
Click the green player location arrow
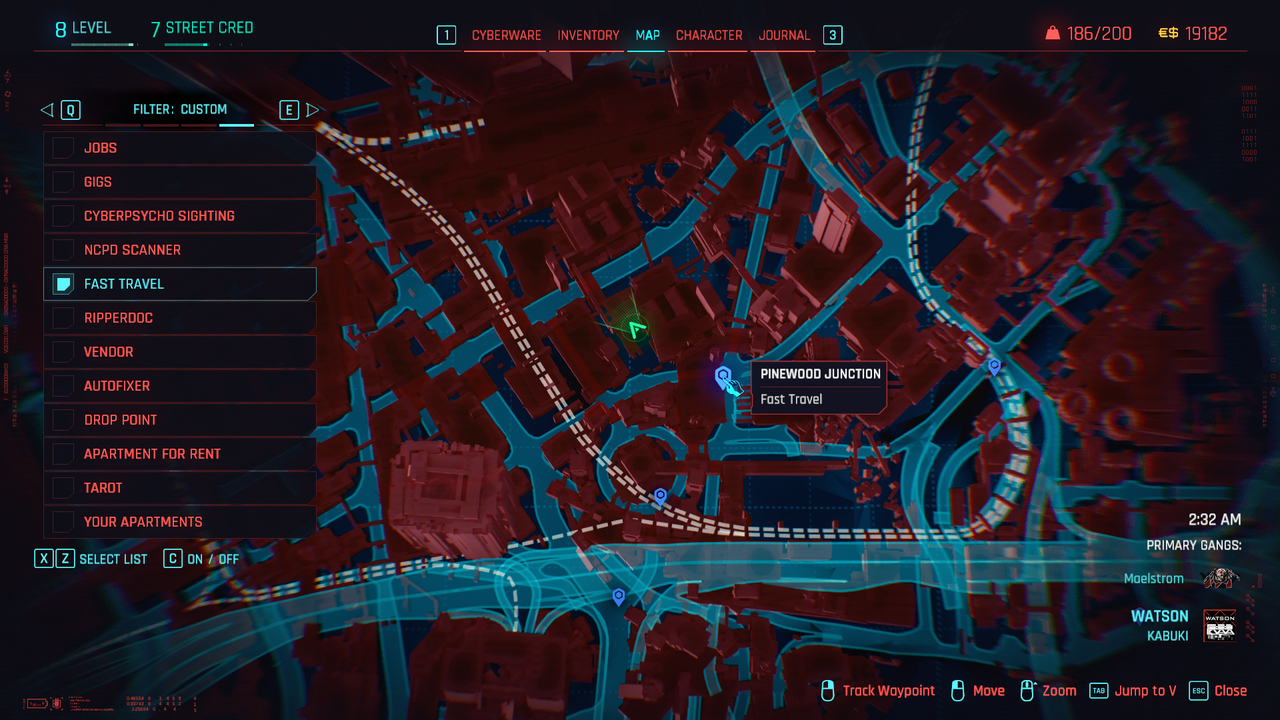point(635,327)
